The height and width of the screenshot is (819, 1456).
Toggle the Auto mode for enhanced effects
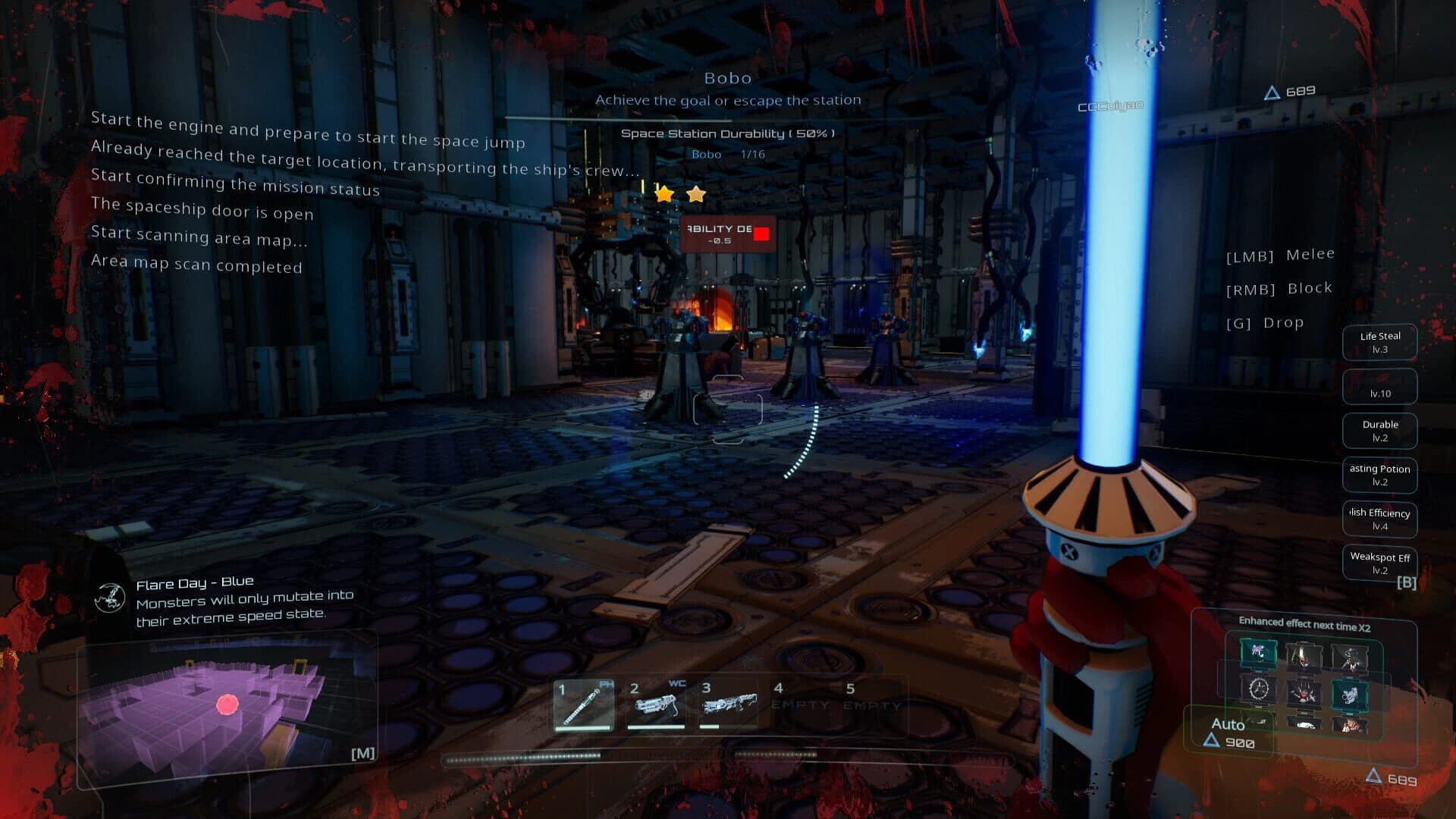(1228, 725)
